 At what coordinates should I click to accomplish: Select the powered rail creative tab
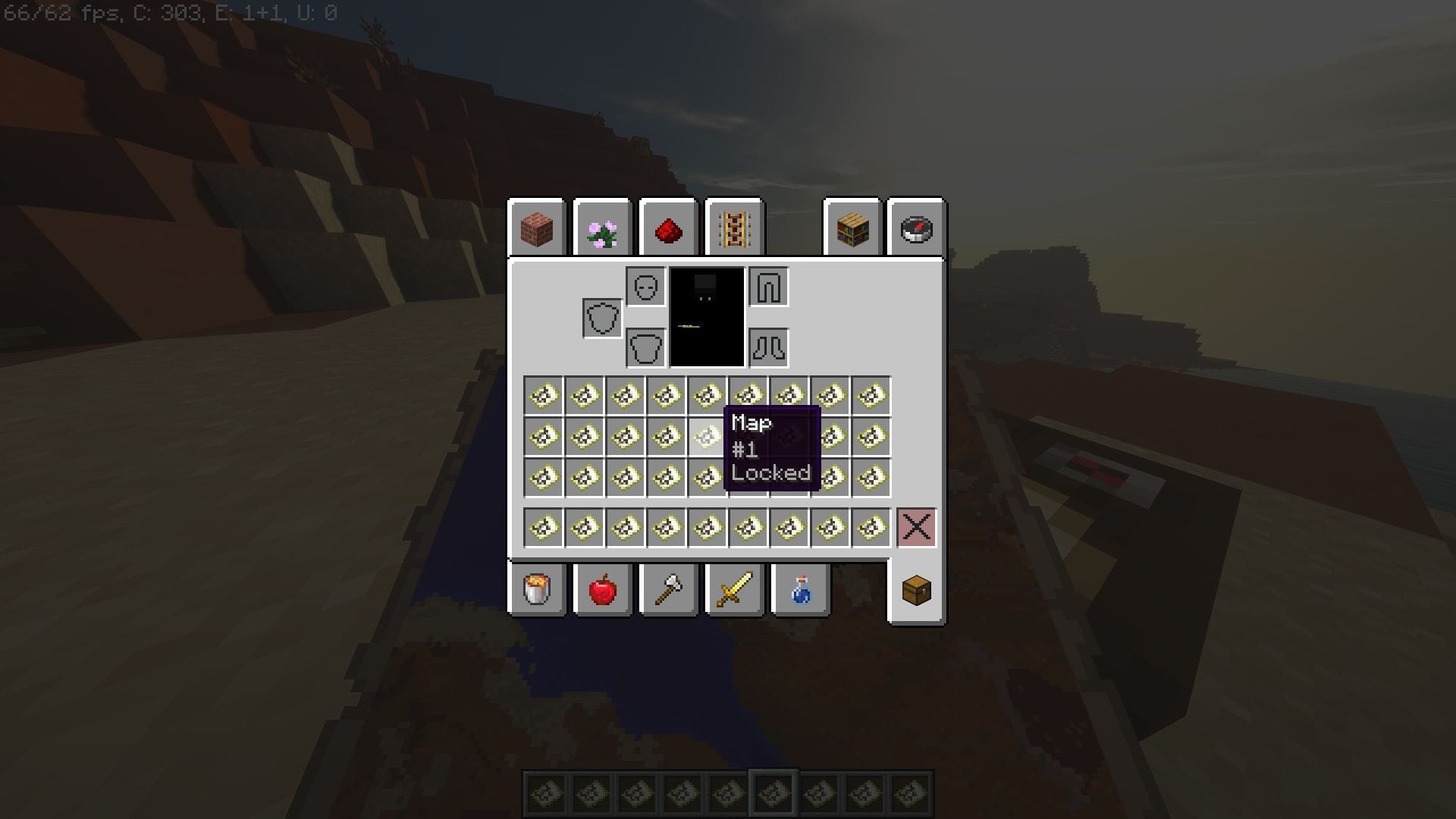click(x=733, y=229)
